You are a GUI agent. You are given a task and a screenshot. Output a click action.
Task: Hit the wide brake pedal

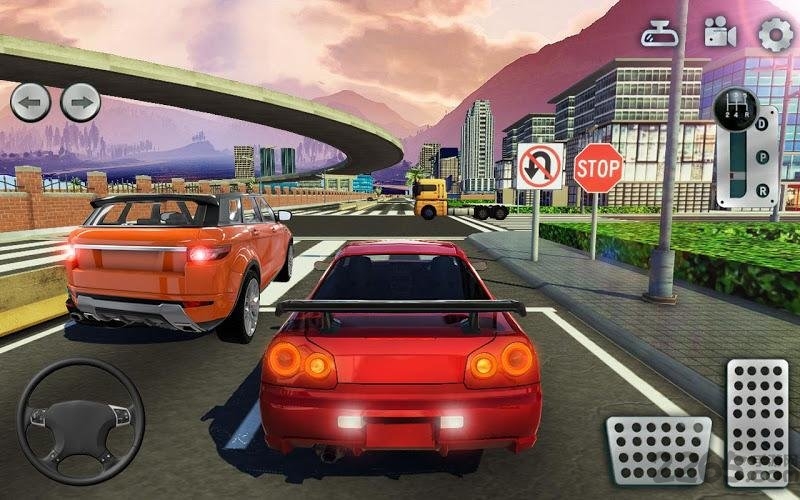[658, 450]
